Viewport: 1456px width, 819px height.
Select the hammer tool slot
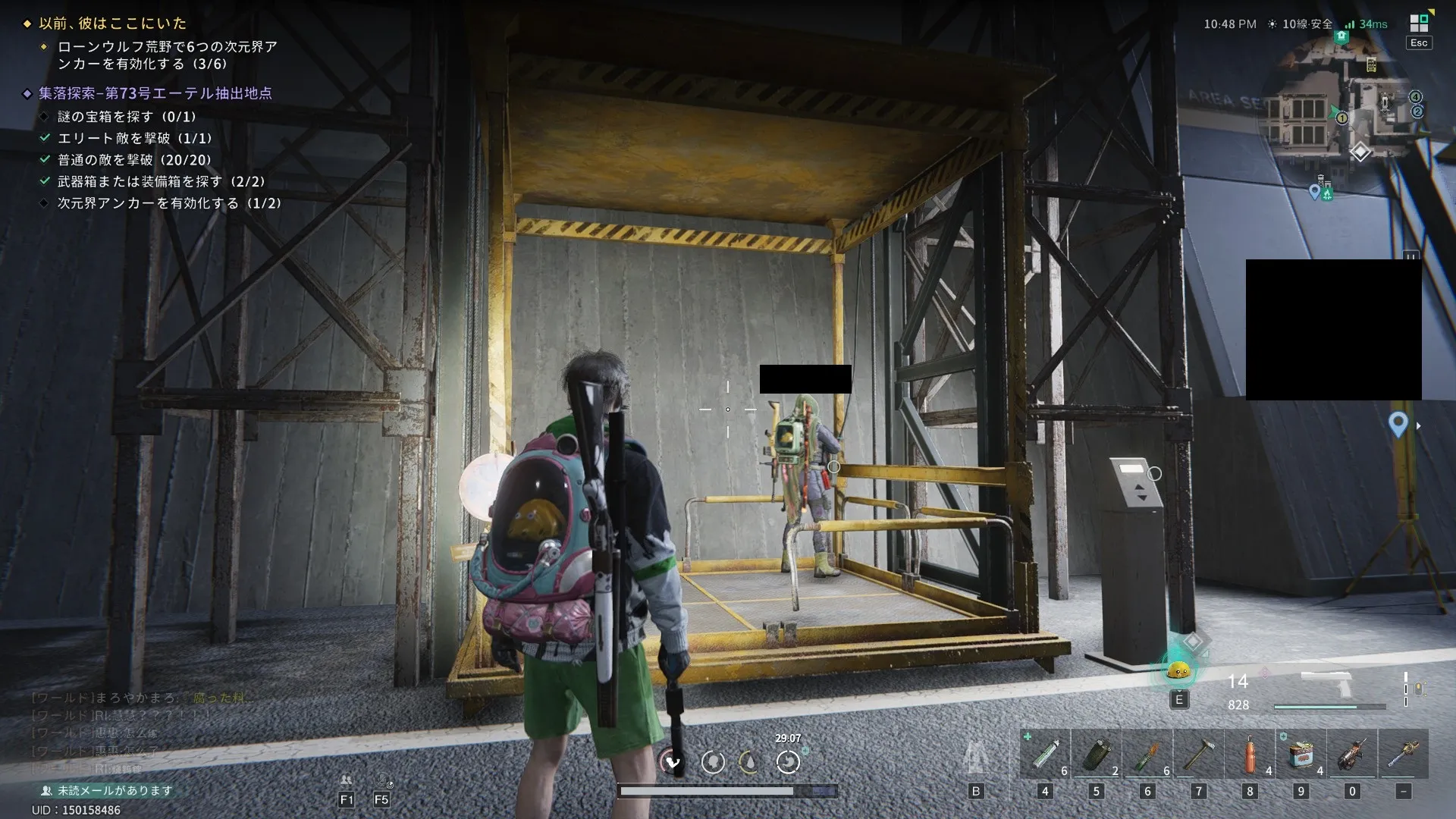1198,754
